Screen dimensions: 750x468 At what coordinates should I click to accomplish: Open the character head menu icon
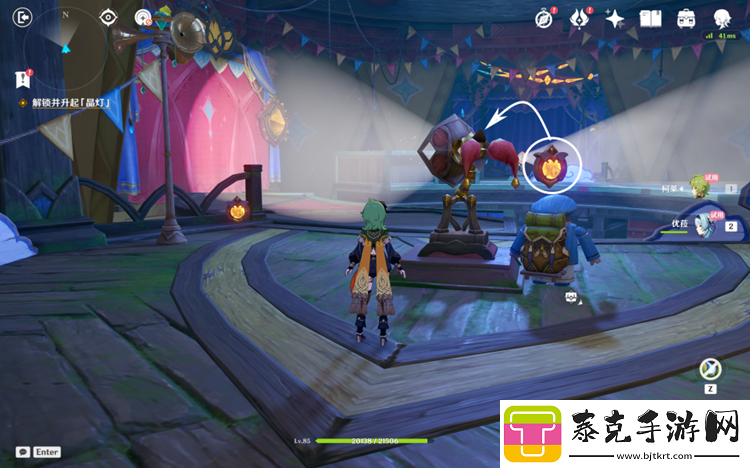tap(722, 18)
